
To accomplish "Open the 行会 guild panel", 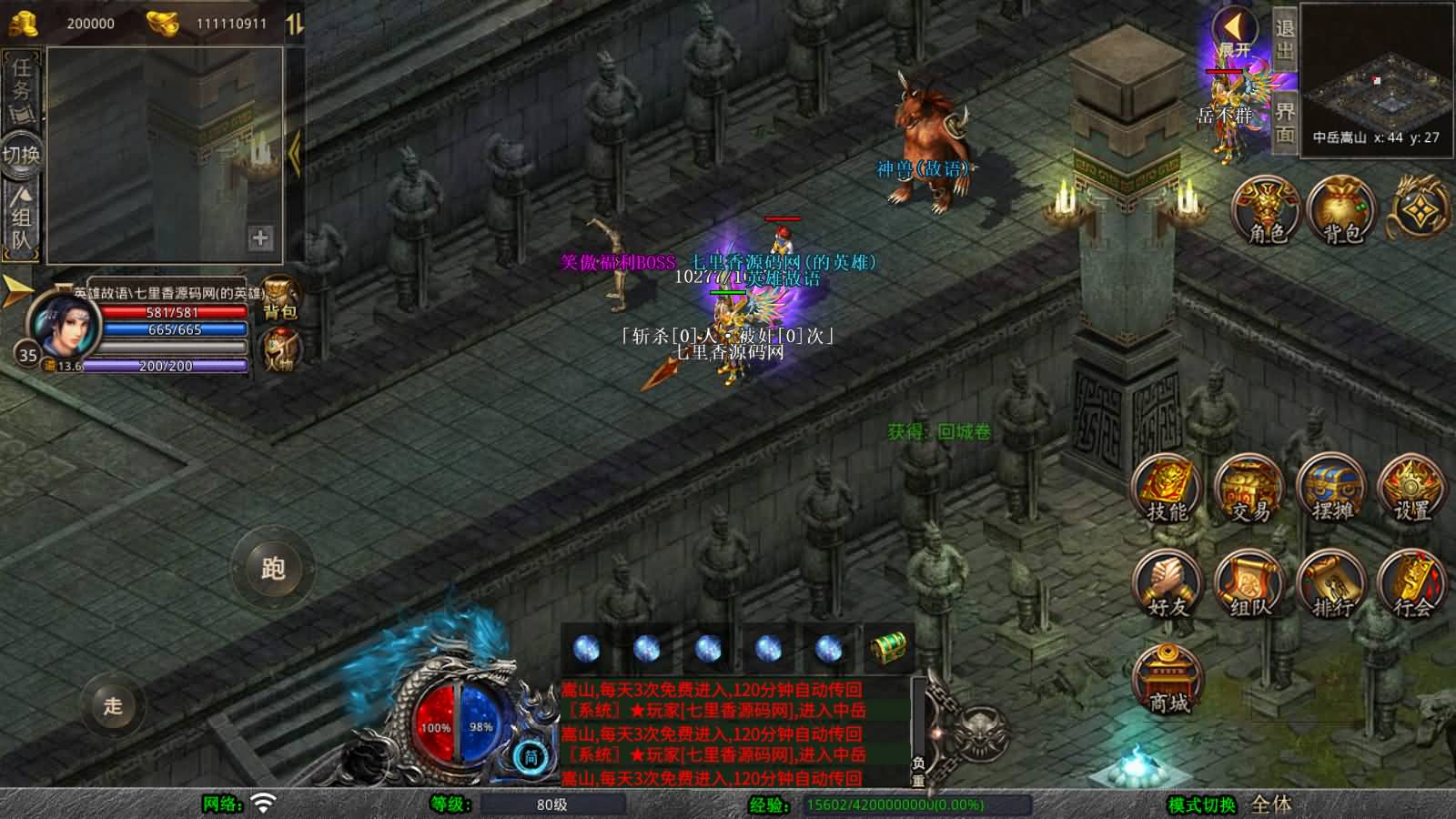I will [1412, 584].
